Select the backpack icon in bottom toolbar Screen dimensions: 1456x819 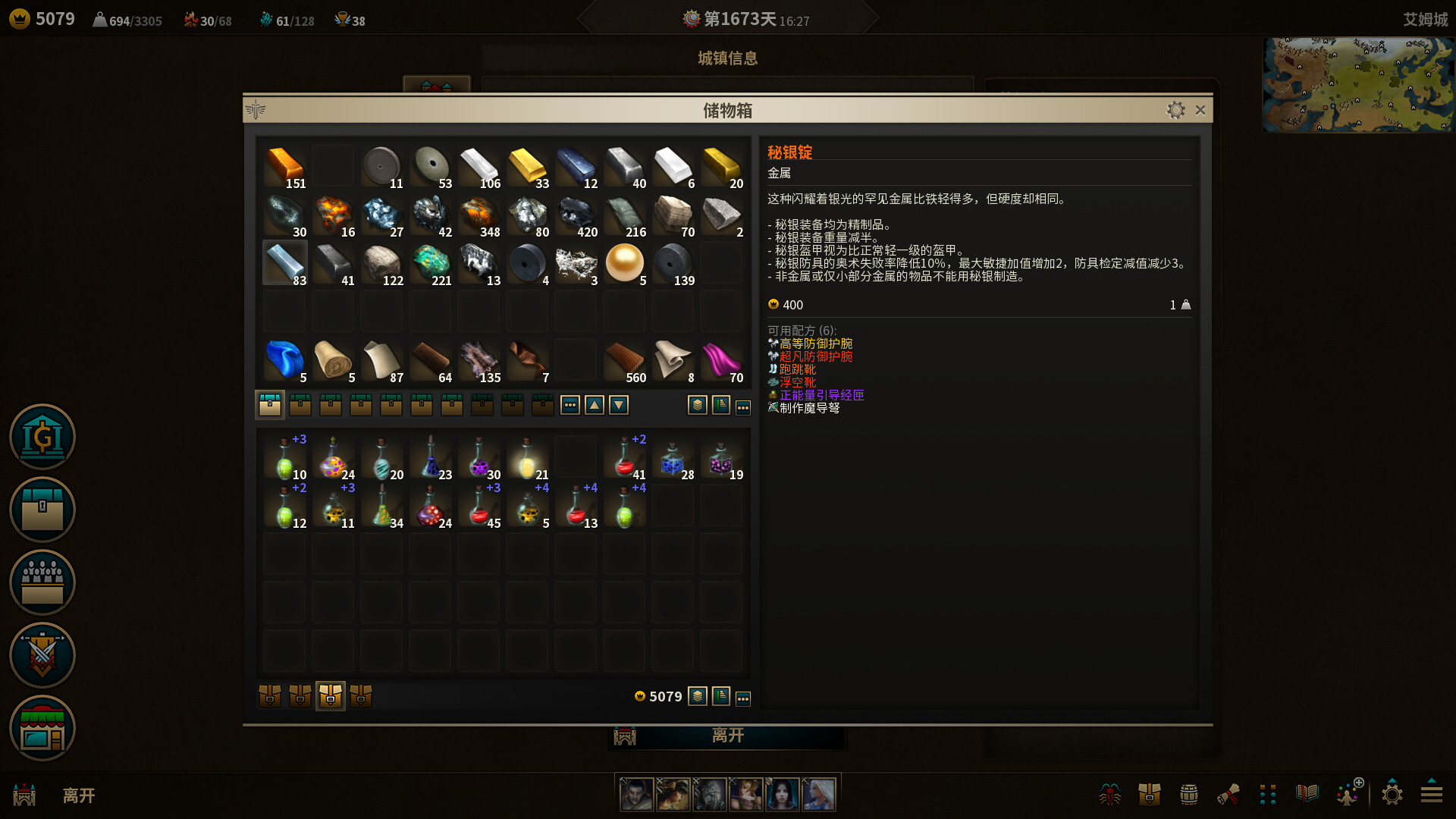(1150, 794)
